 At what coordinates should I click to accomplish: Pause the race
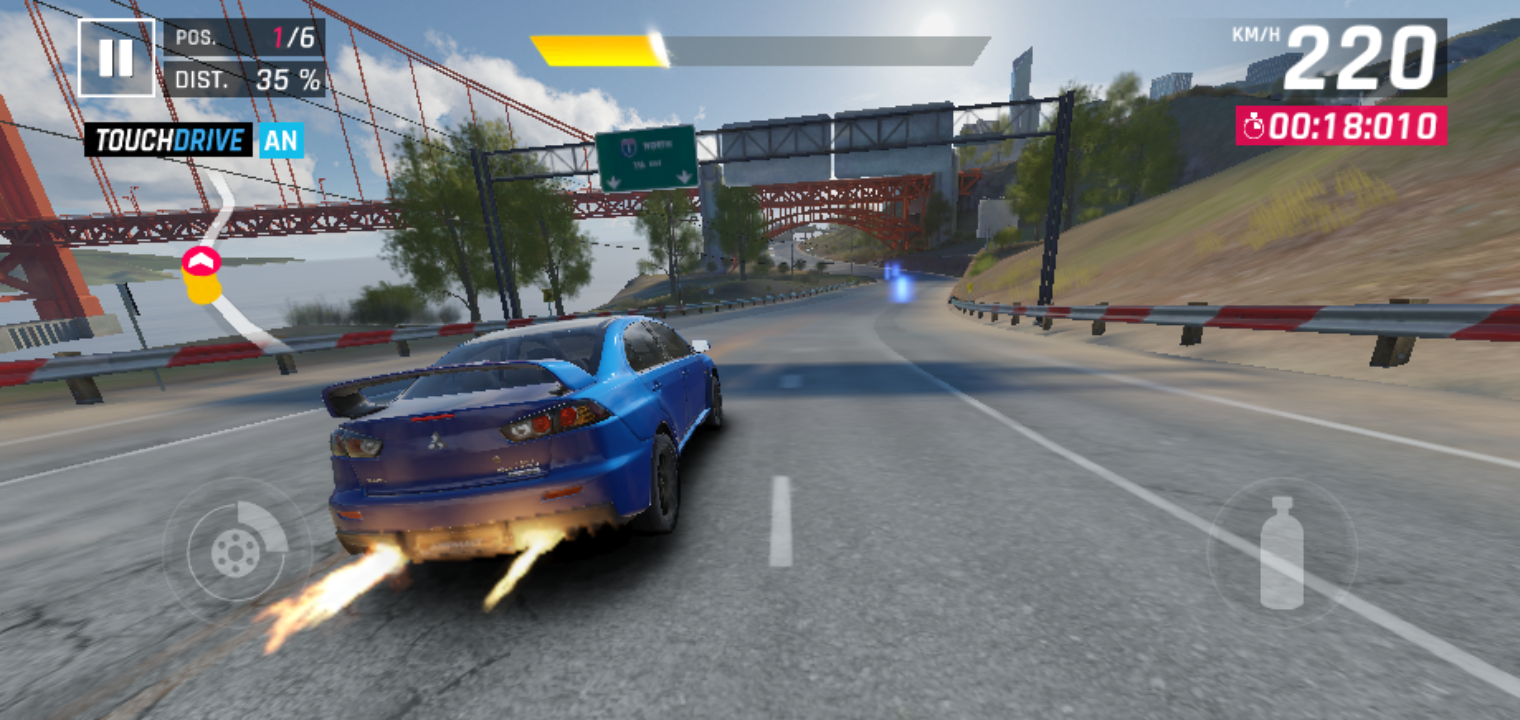pyautogui.click(x=116, y=58)
